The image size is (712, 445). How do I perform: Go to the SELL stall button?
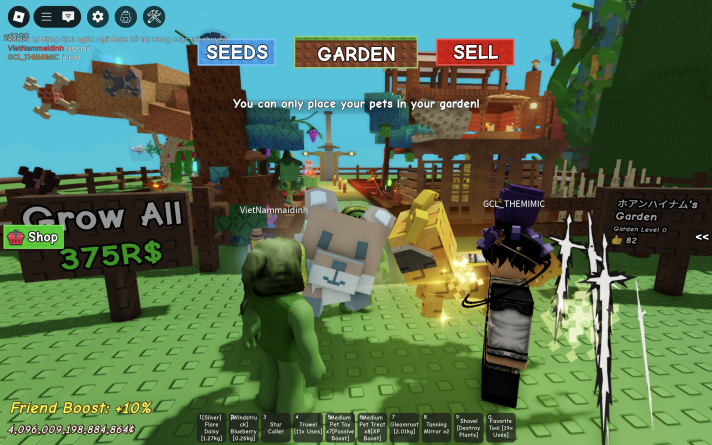point(475,52)
